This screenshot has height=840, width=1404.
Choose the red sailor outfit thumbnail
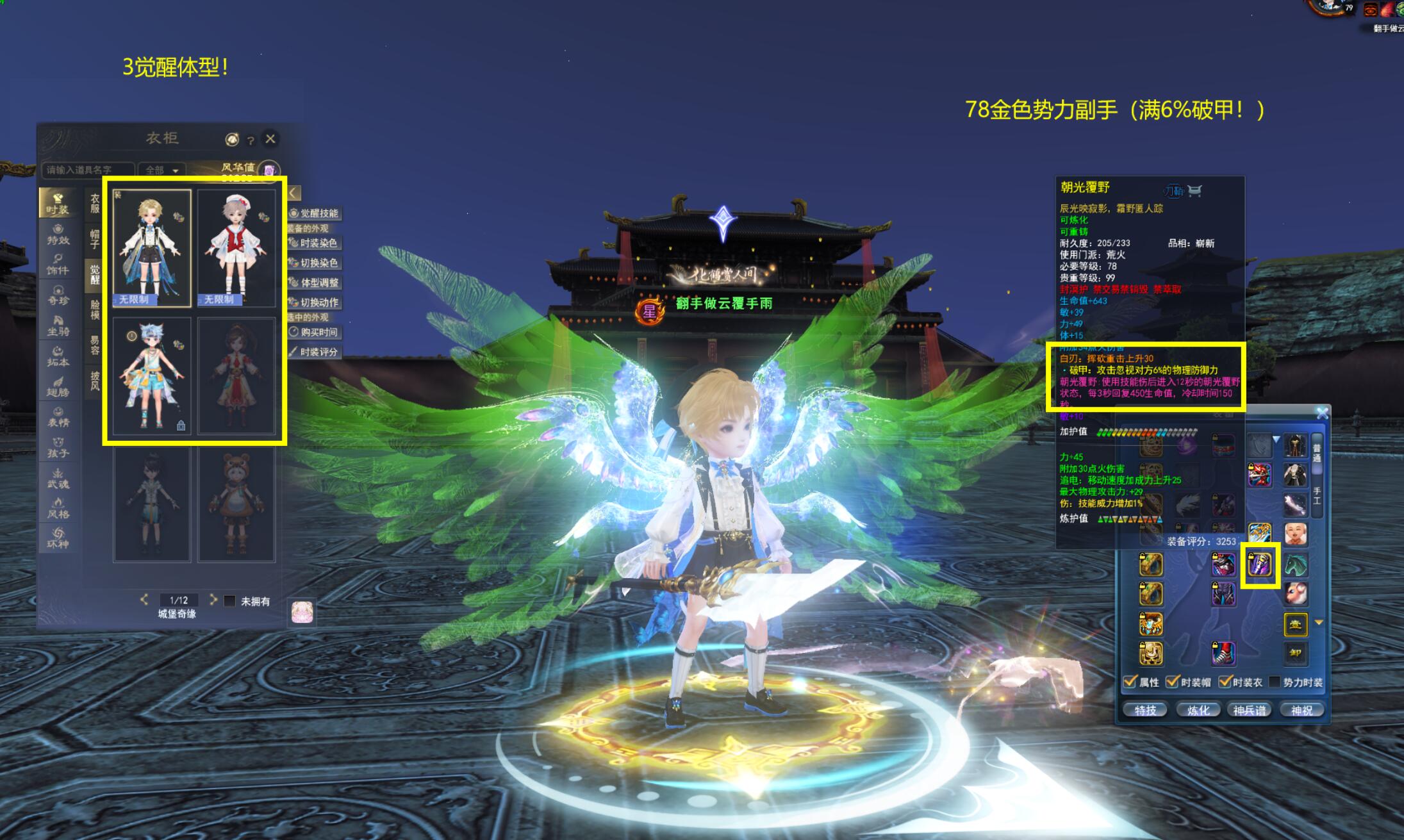pos(236,248)
